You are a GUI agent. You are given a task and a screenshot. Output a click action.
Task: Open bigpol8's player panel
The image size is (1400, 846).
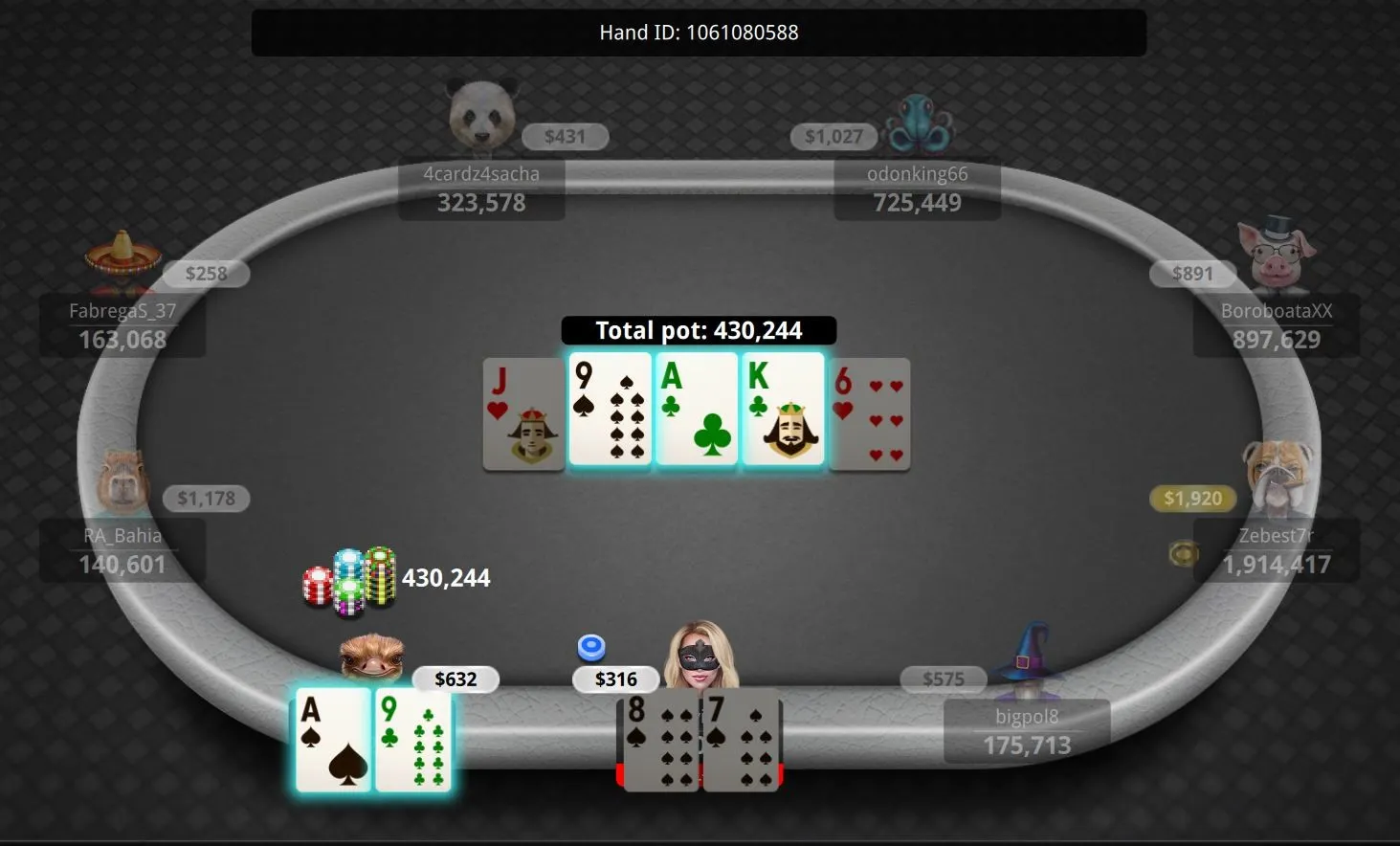[1027, 731]
